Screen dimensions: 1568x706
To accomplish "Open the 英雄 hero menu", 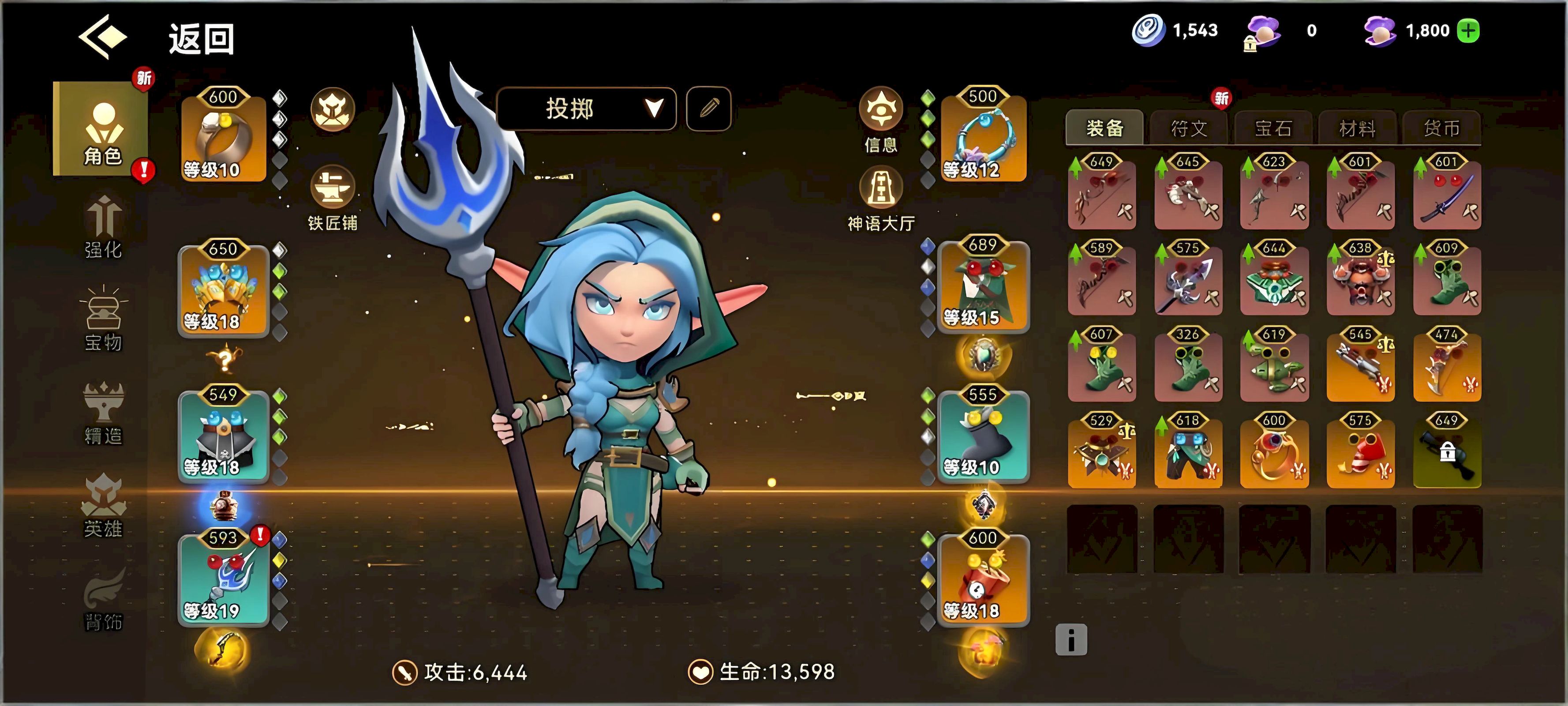I will [103, 506].
